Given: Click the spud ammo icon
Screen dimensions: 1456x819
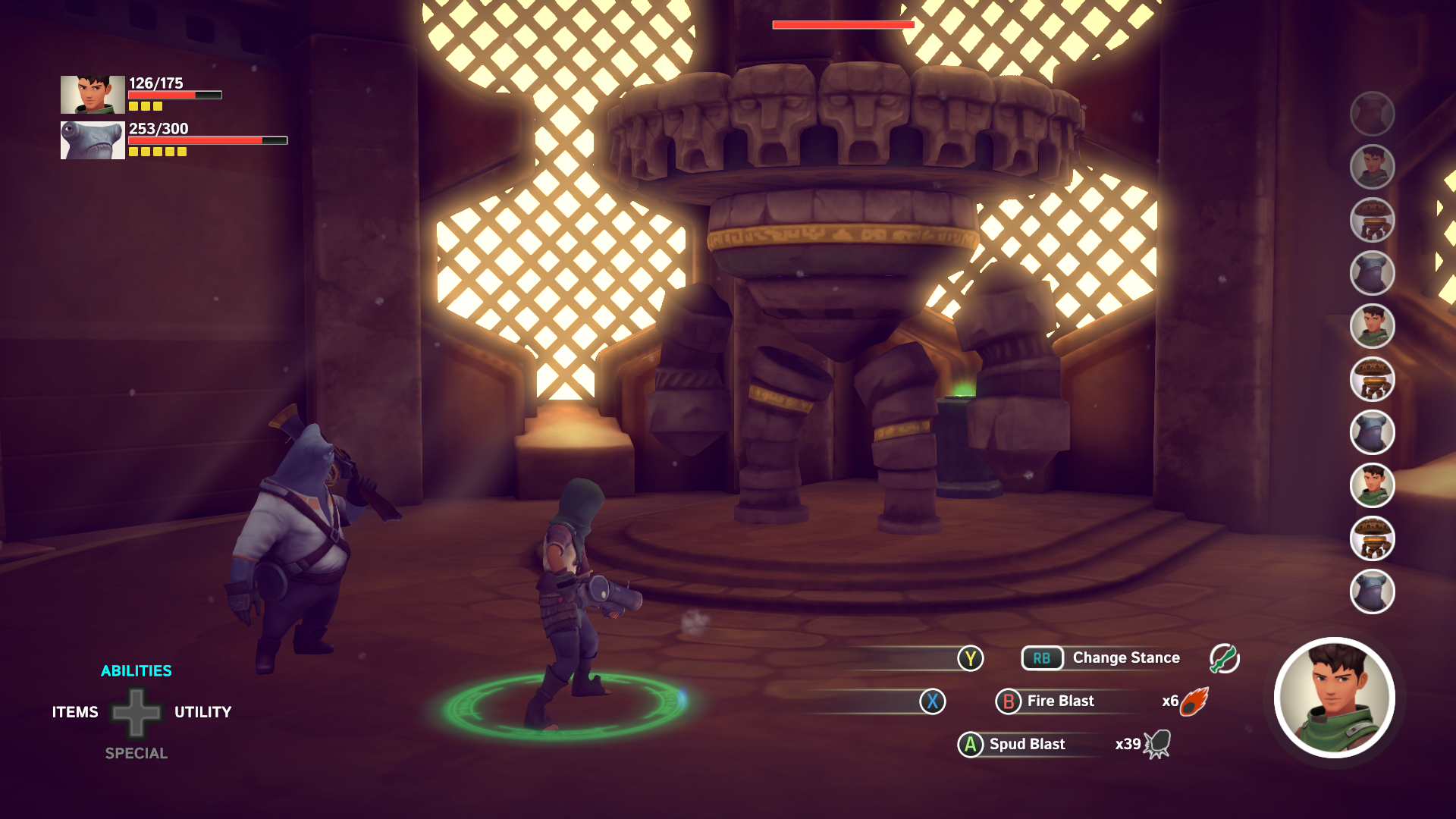Looking at the screenshot, I should [x=1157, y=745].
